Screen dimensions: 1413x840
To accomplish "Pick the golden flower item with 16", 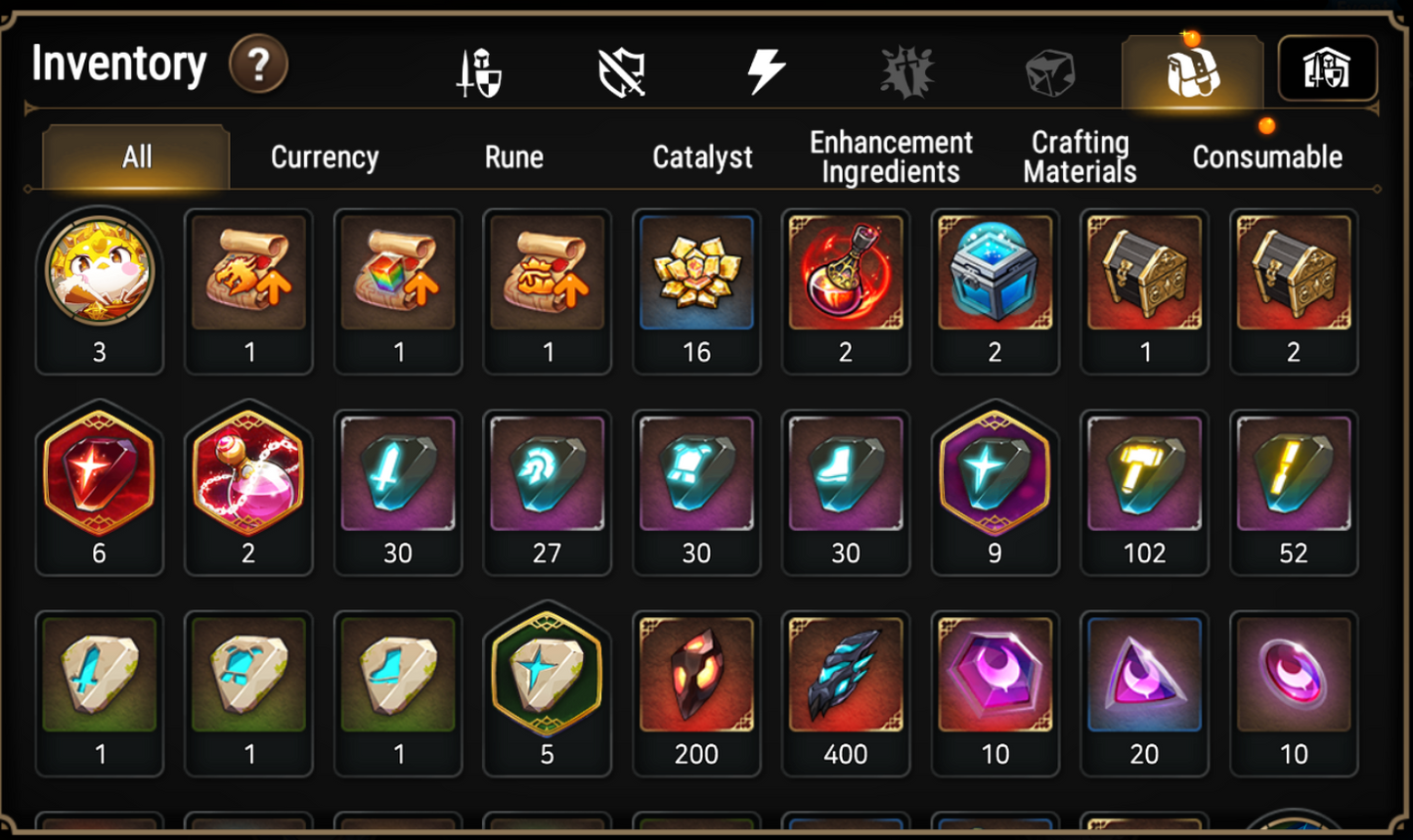I will 696,273.
